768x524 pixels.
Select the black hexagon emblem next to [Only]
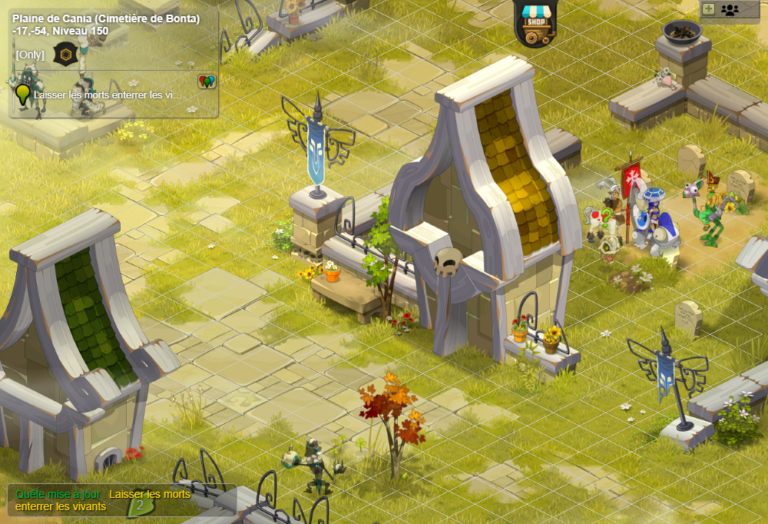click(x=65, y=54)
